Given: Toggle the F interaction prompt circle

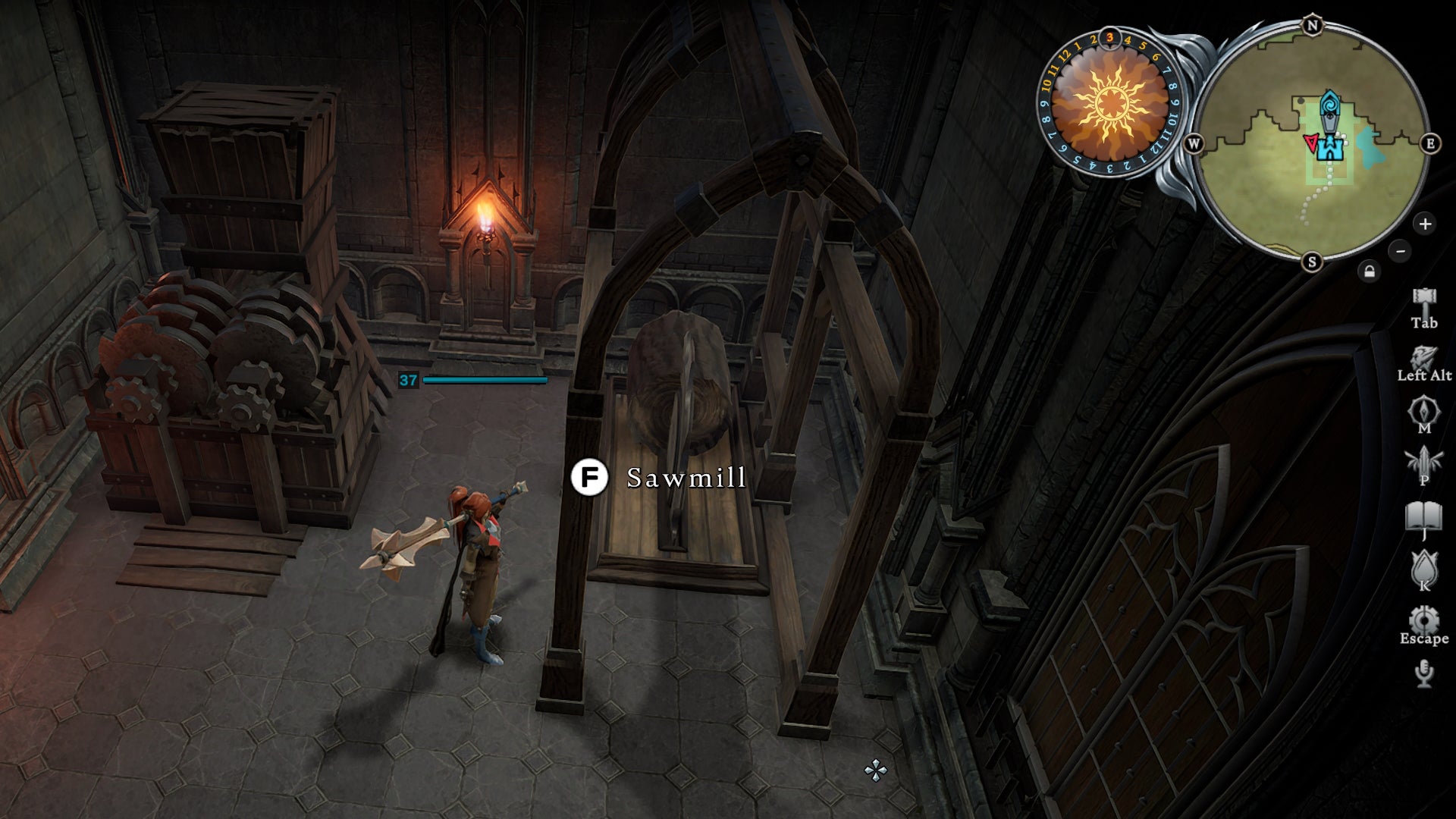Looking at the screenshot, I should (x=591, y=478).
